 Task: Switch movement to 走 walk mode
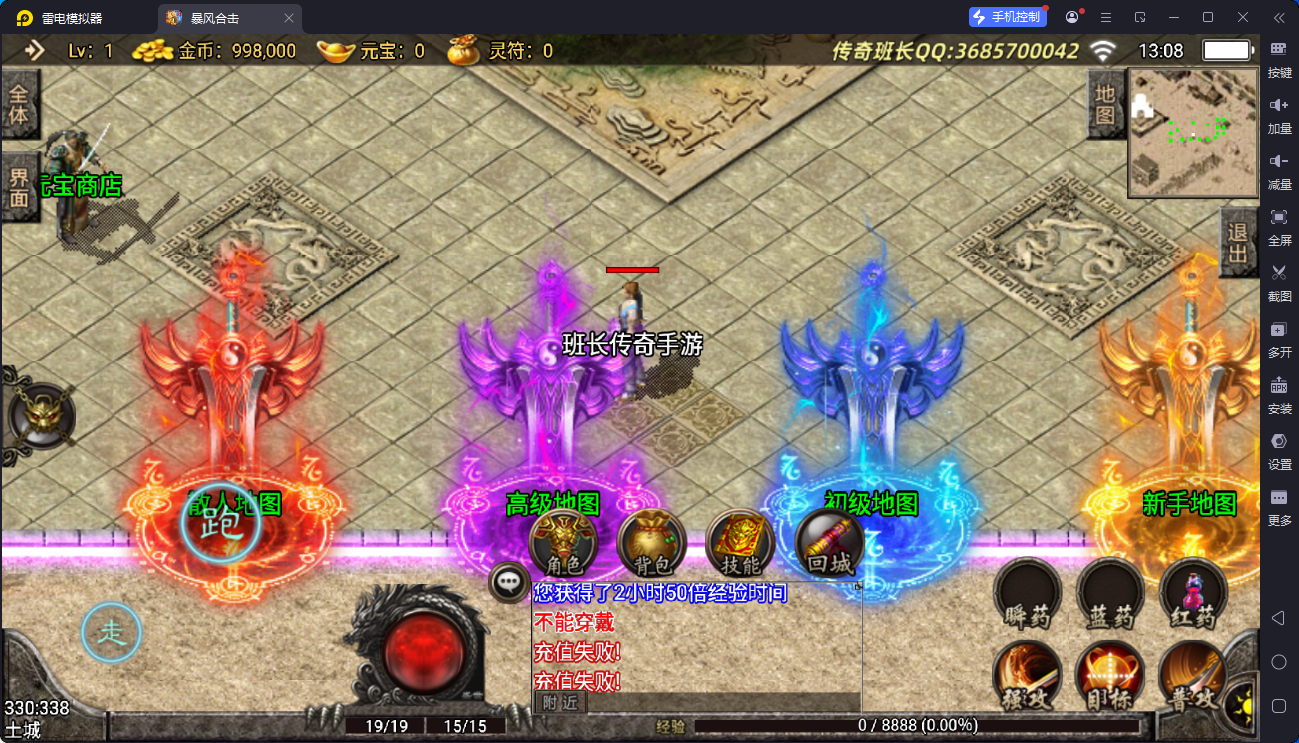tap(111, 632)
